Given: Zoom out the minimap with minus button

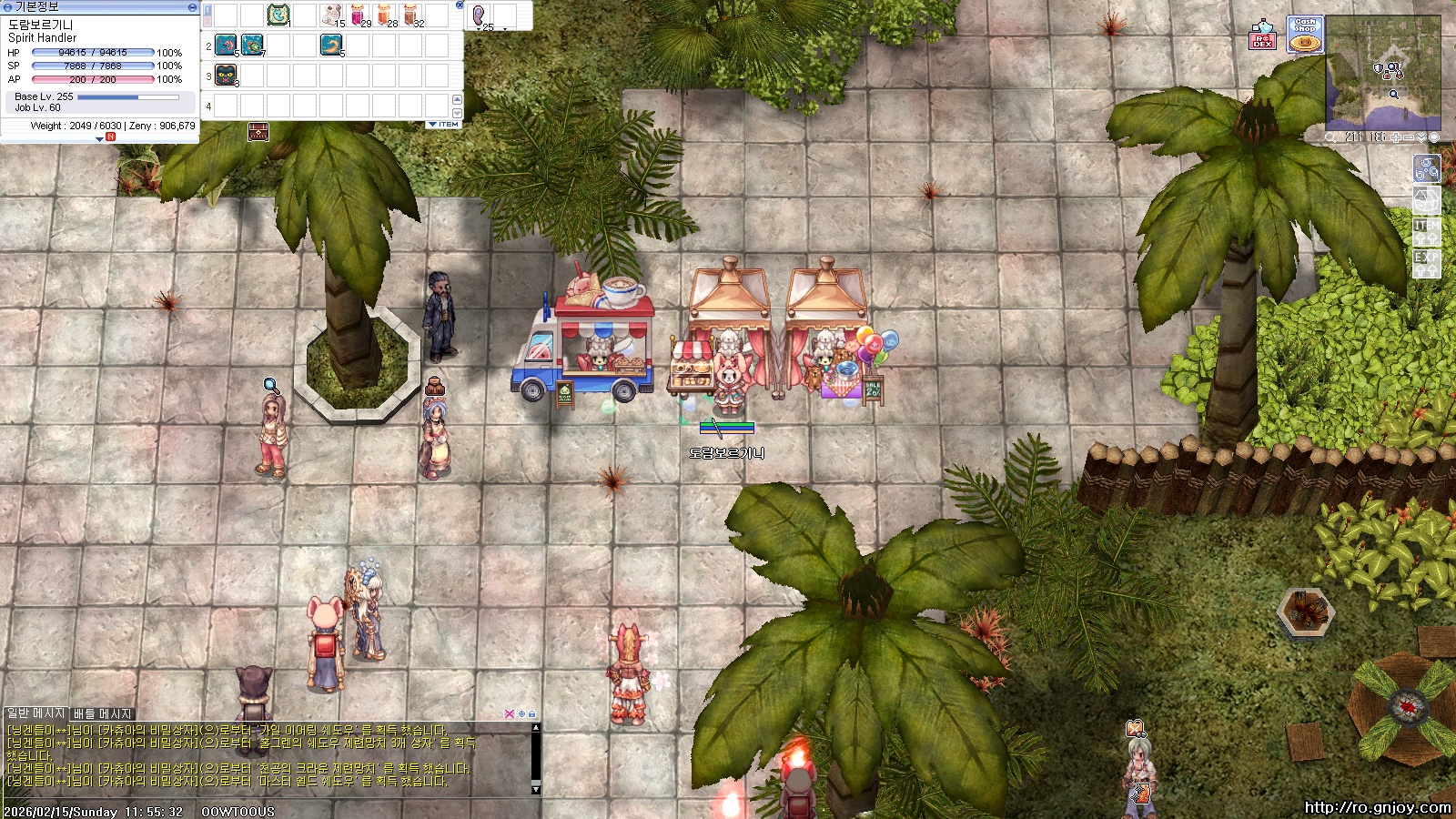Looking at the screenshot, I should pos(1409,137).
